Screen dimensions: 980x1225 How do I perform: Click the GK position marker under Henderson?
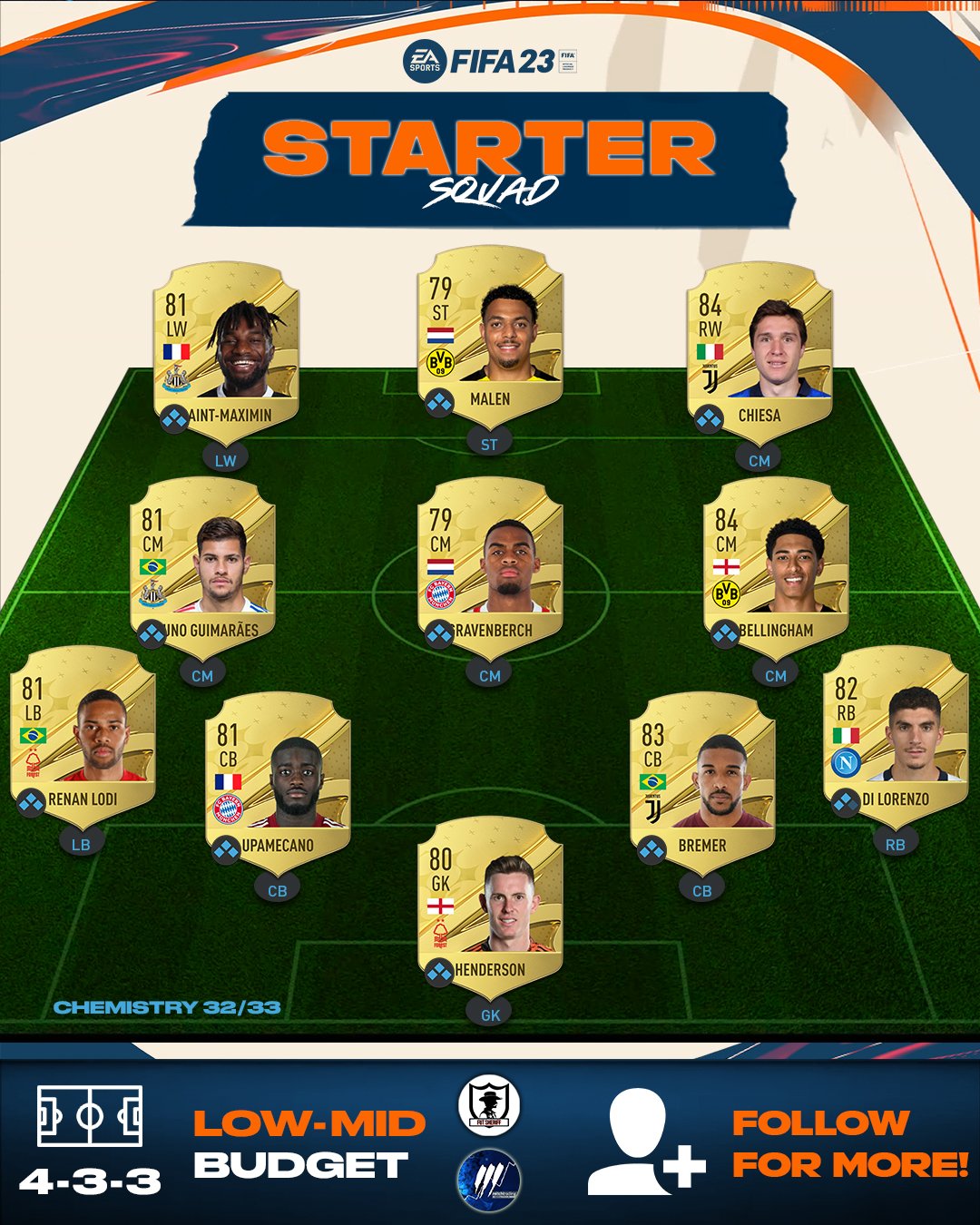coord(490,1014)
